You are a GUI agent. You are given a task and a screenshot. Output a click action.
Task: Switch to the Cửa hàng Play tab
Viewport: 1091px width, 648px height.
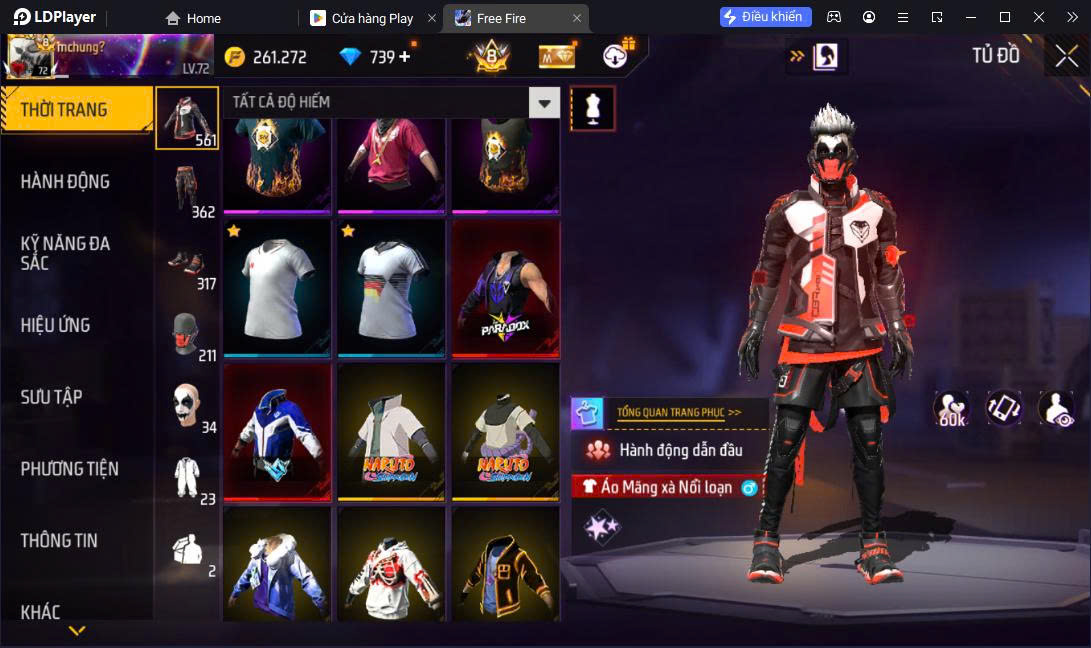372,18
